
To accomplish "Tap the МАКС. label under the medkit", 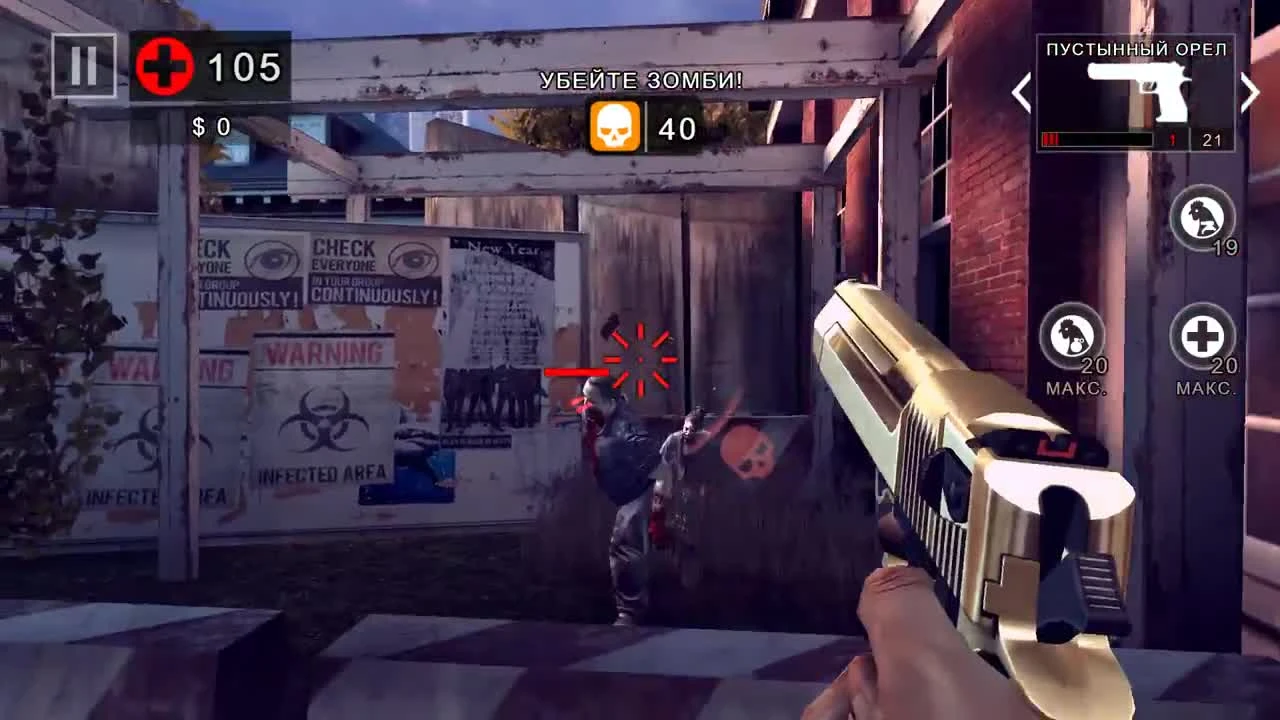I will point(1205,389).
